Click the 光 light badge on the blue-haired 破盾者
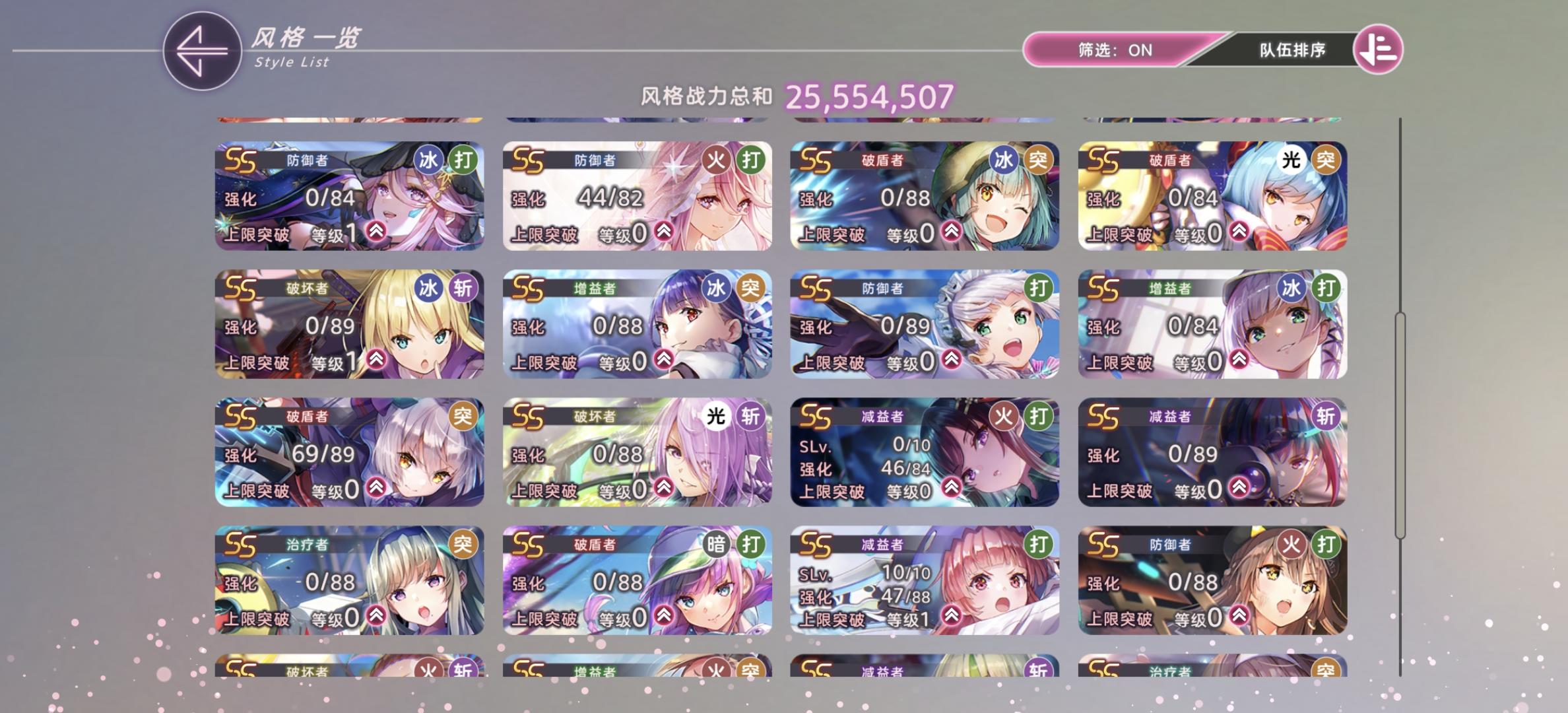Image resolution: width=1568 pixels, height=713 pixels. coord(1293,157)
